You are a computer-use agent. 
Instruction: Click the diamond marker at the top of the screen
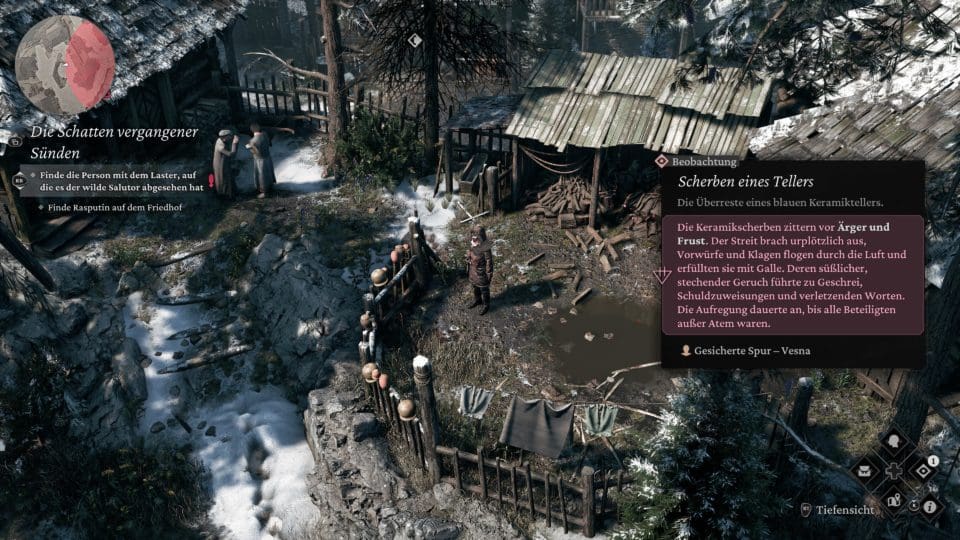(415, 41)
